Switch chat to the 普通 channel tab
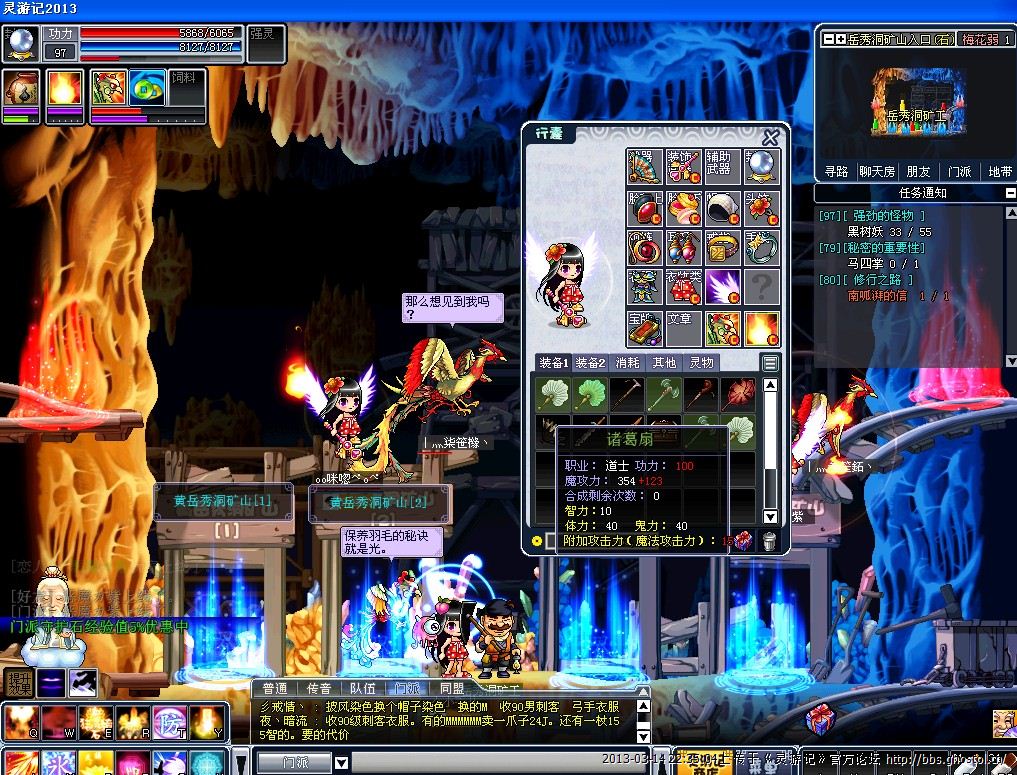The width and height of the screenshot is (1017, 775). (275, 688)
